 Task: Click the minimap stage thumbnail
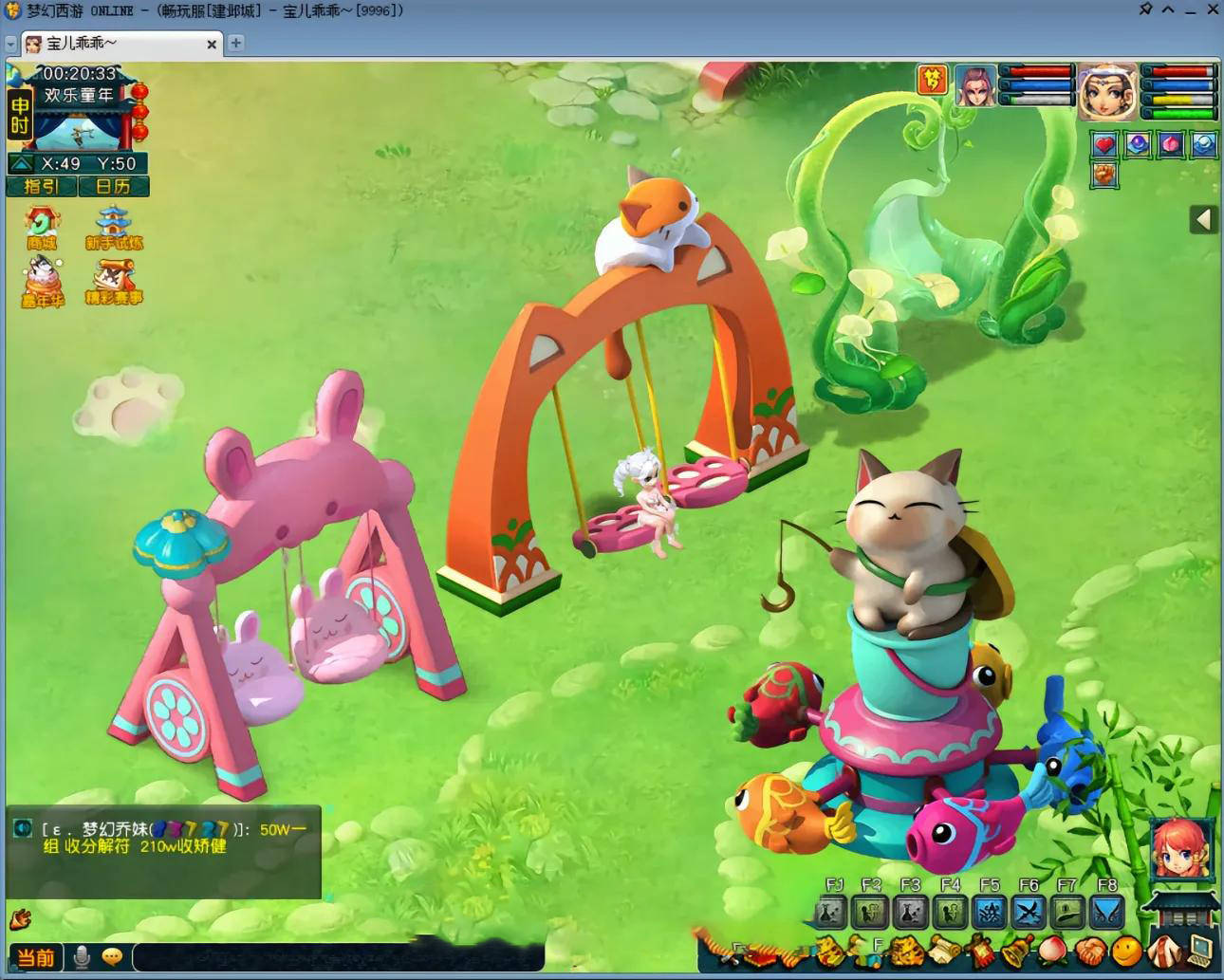(81, 131)
